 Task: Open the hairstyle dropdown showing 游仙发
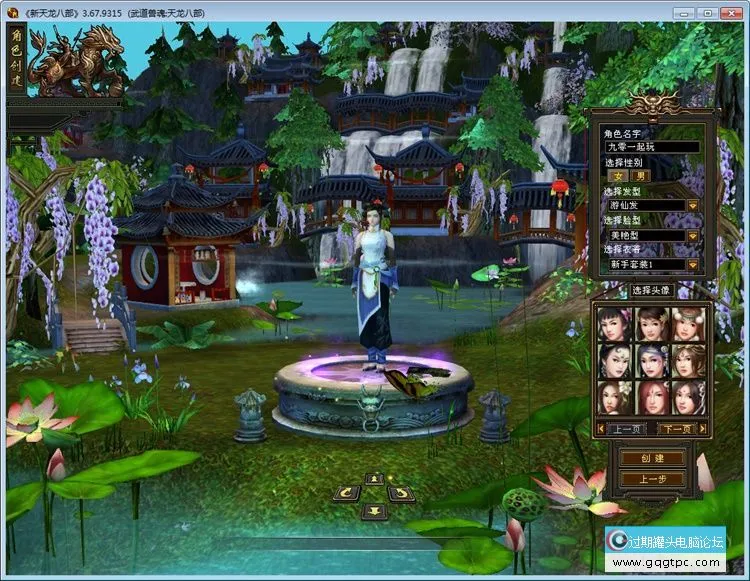[692, 206]
